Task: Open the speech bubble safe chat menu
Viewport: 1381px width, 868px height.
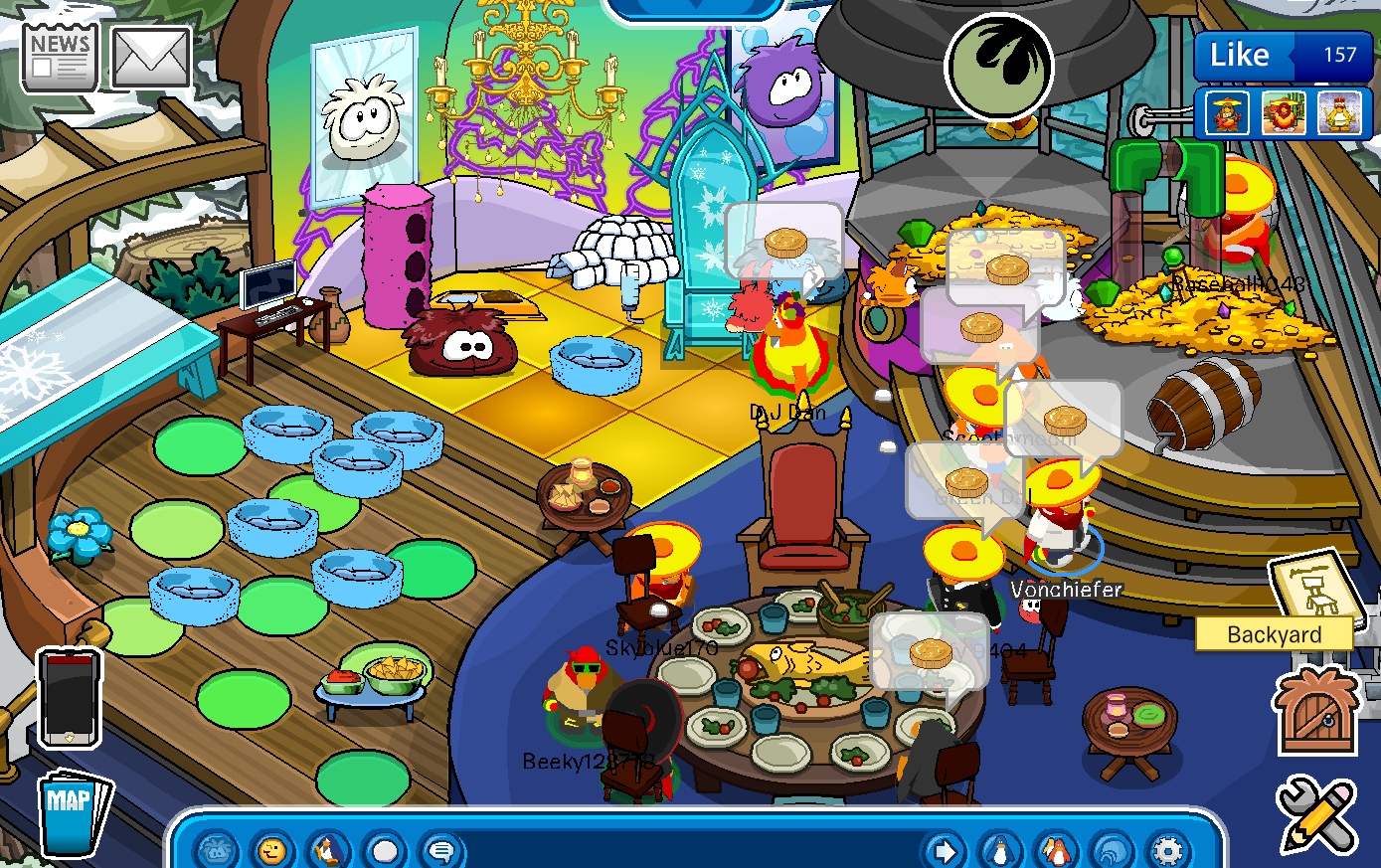Action: tap(439, 851)
